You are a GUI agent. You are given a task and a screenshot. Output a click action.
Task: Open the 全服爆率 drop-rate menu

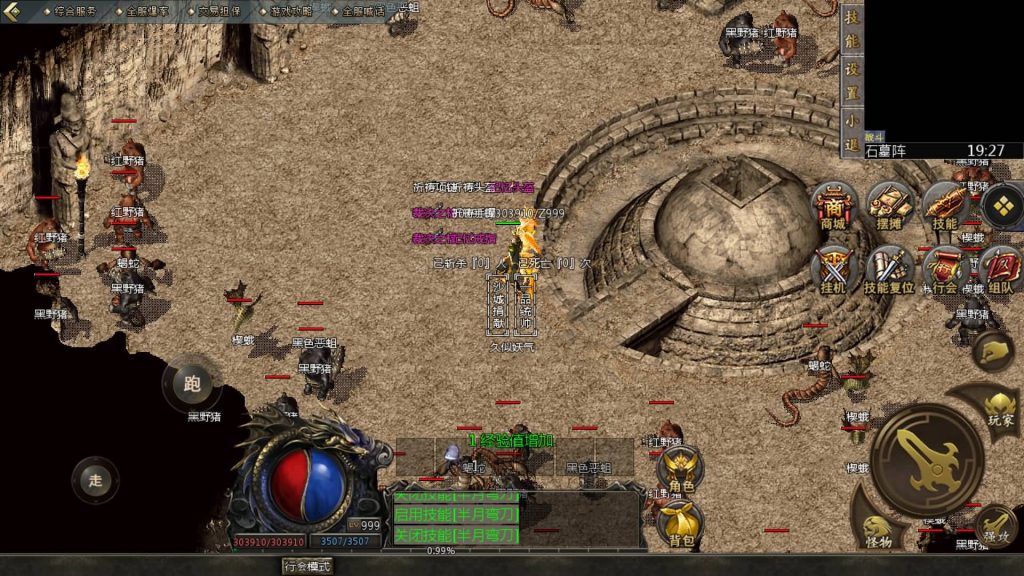tap(148, 11)
